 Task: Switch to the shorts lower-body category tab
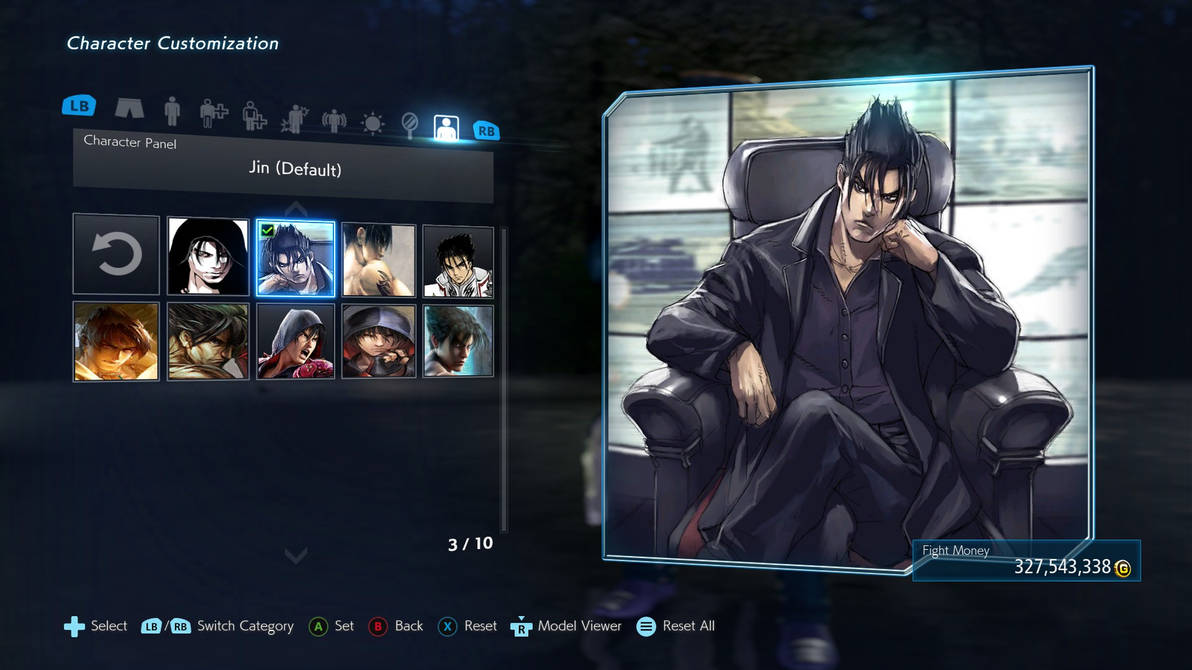(129, 108)
